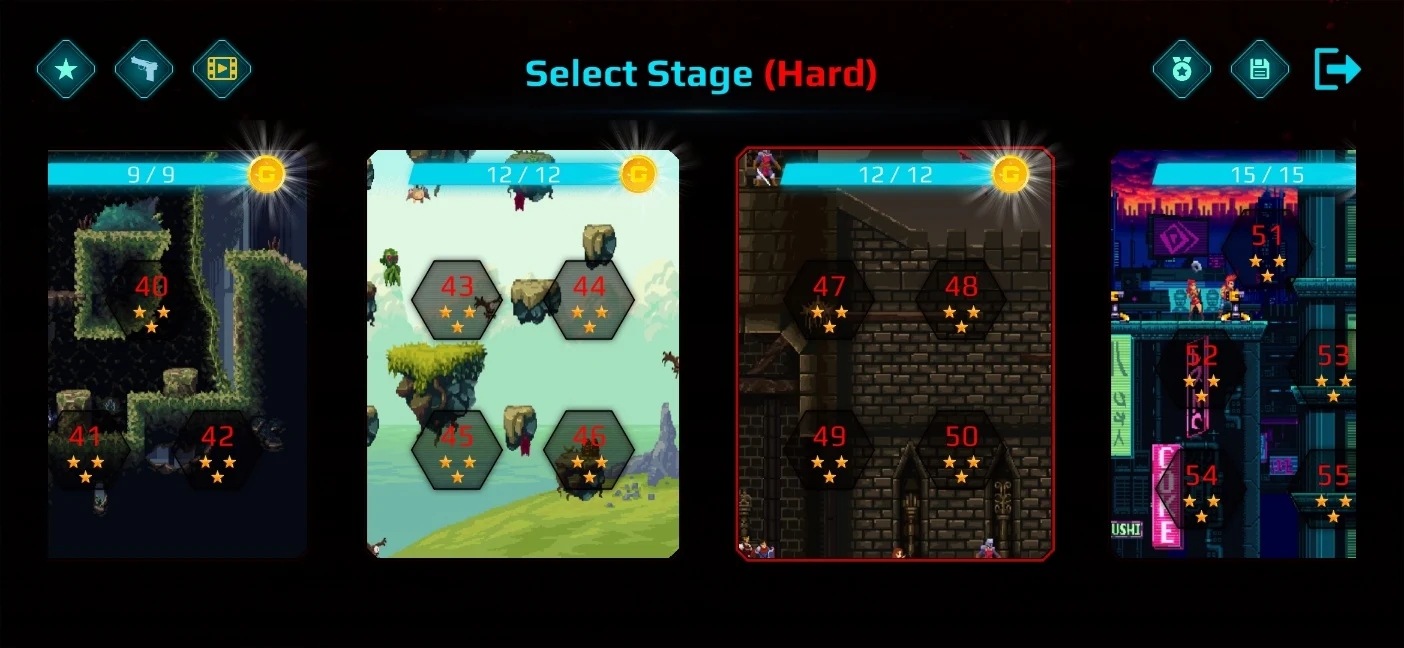Select stage 54
This screenshot has height=648, width=1404.
point(1201,488)
